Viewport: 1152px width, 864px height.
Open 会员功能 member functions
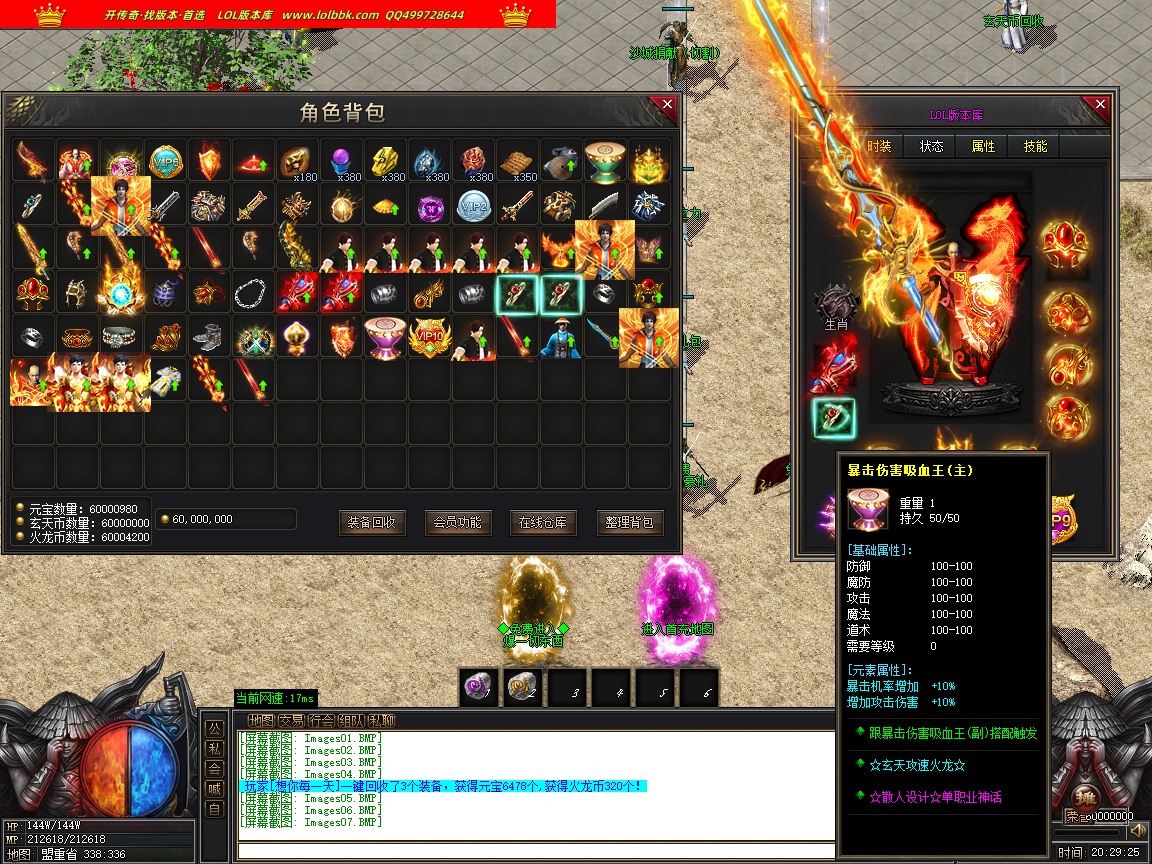point(458,522)
